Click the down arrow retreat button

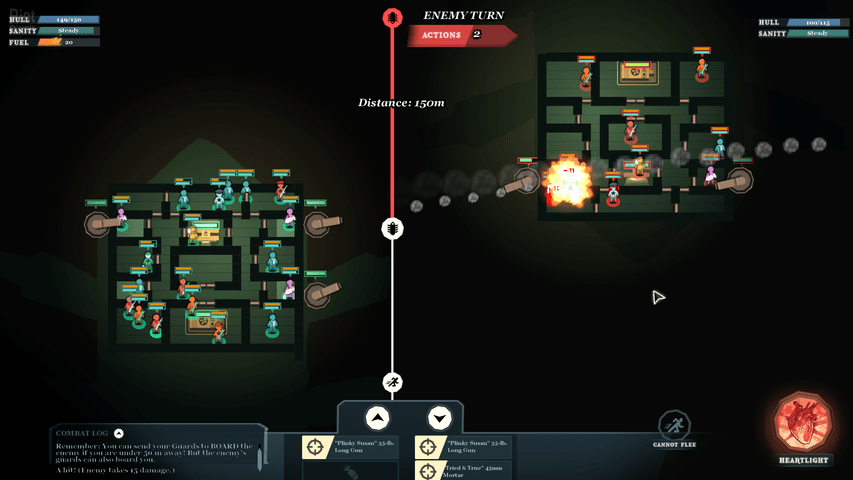coord(439,418)
